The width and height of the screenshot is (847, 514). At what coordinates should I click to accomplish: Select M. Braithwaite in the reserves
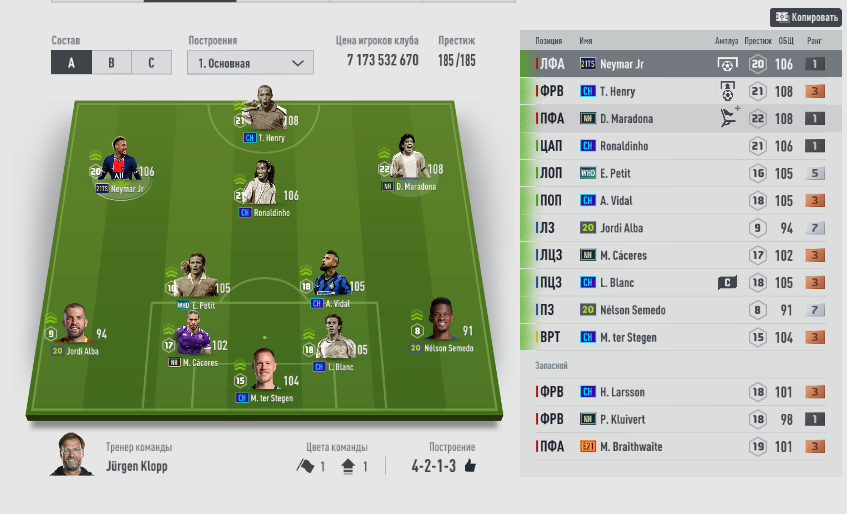pos(680,446)
